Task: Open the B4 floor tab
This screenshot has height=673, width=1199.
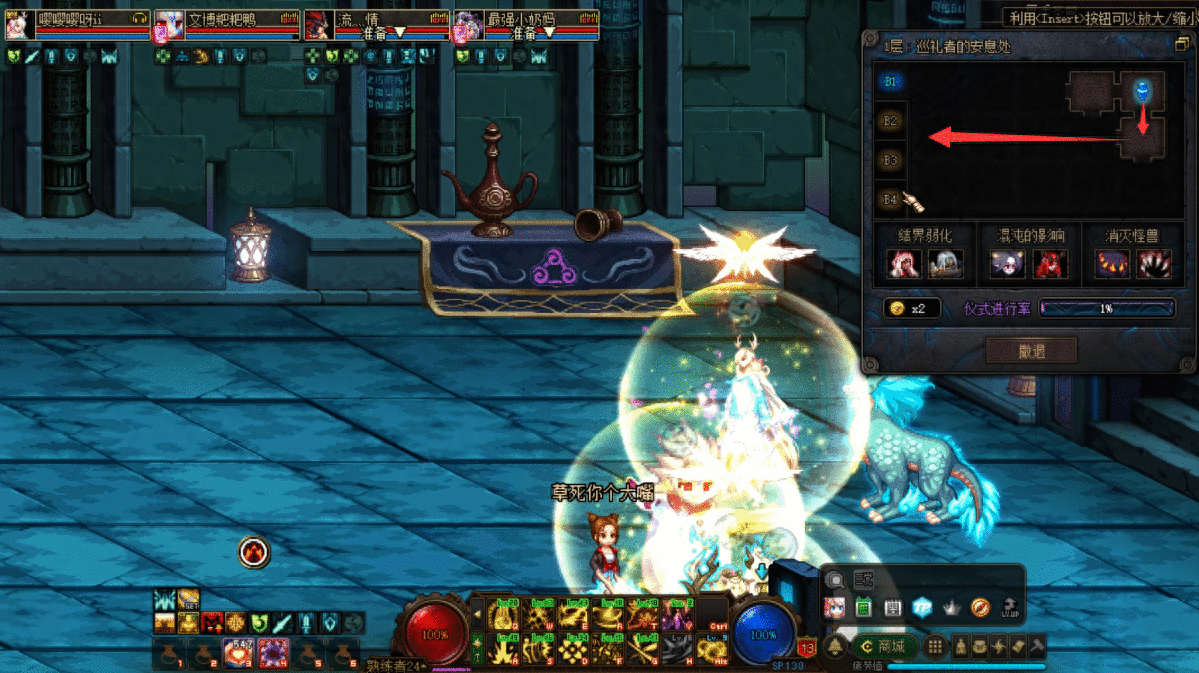Action: coord(890,198)
